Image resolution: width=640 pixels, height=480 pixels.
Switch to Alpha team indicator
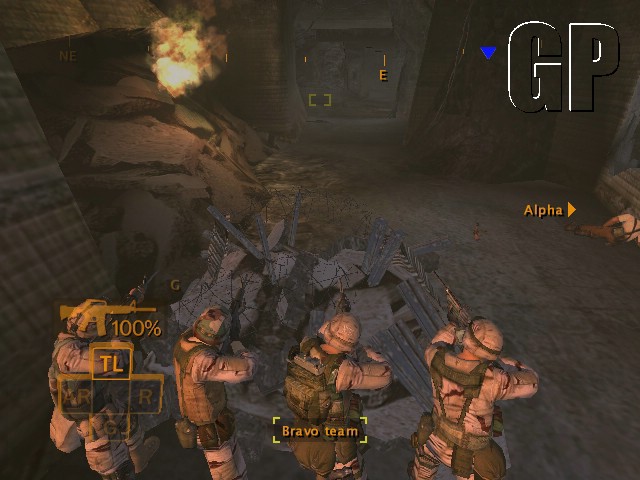549,210
